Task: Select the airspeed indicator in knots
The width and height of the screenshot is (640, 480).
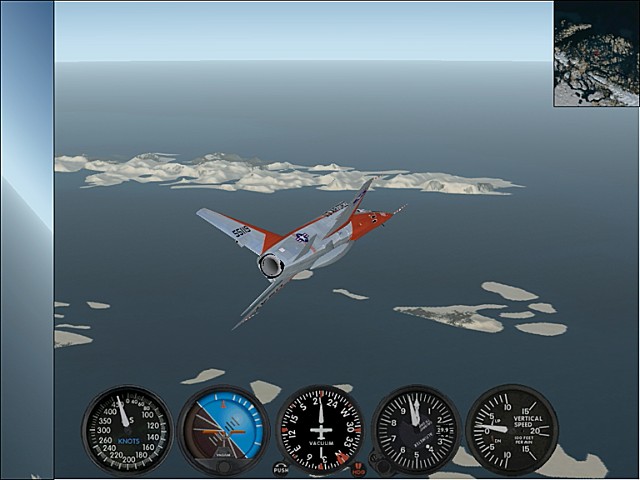Action: tap(127, 430)
